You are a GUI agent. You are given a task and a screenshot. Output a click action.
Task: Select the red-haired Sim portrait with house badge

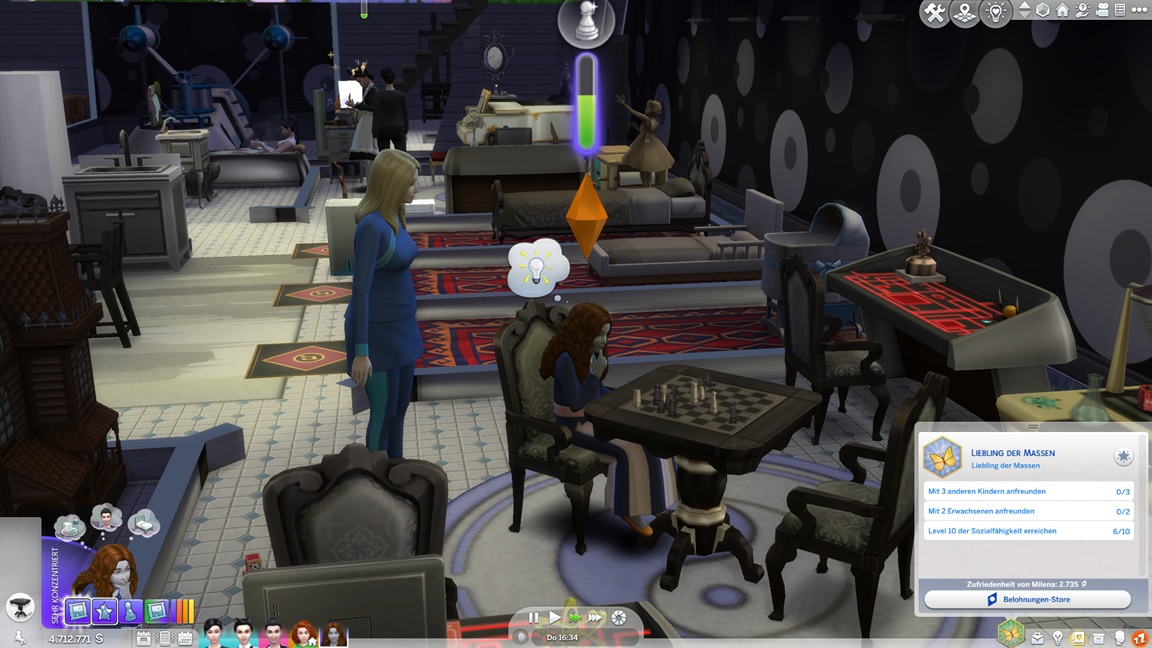[303, 634]
